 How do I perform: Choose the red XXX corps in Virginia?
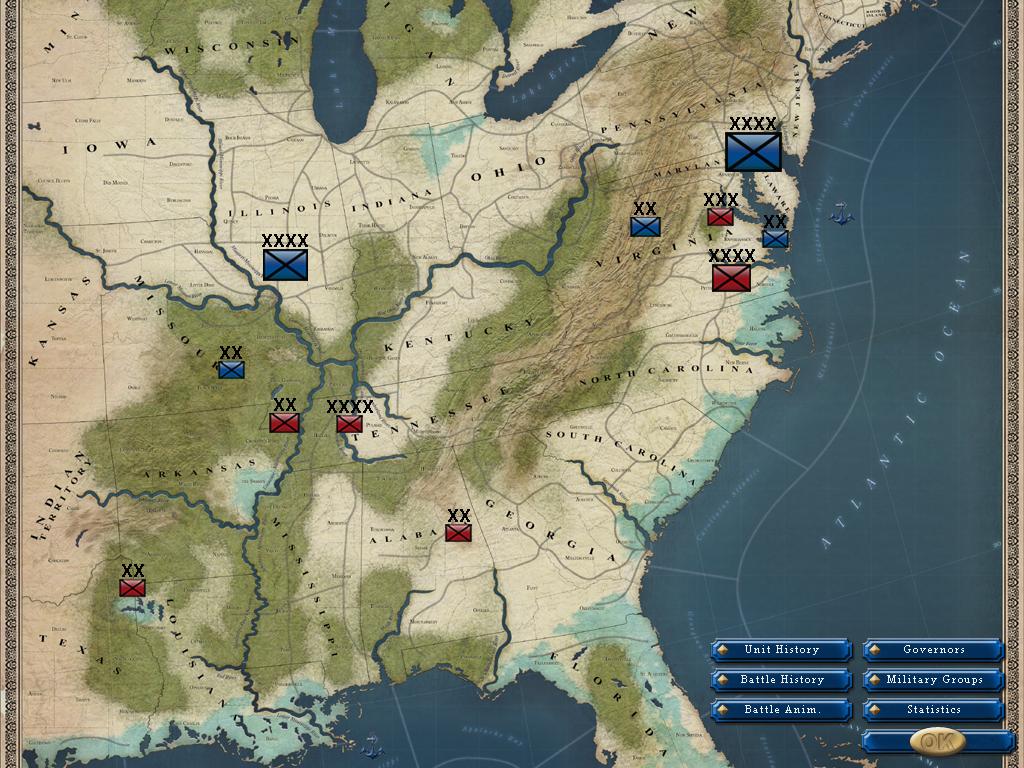pyautogui.click(x=720, y=216)
